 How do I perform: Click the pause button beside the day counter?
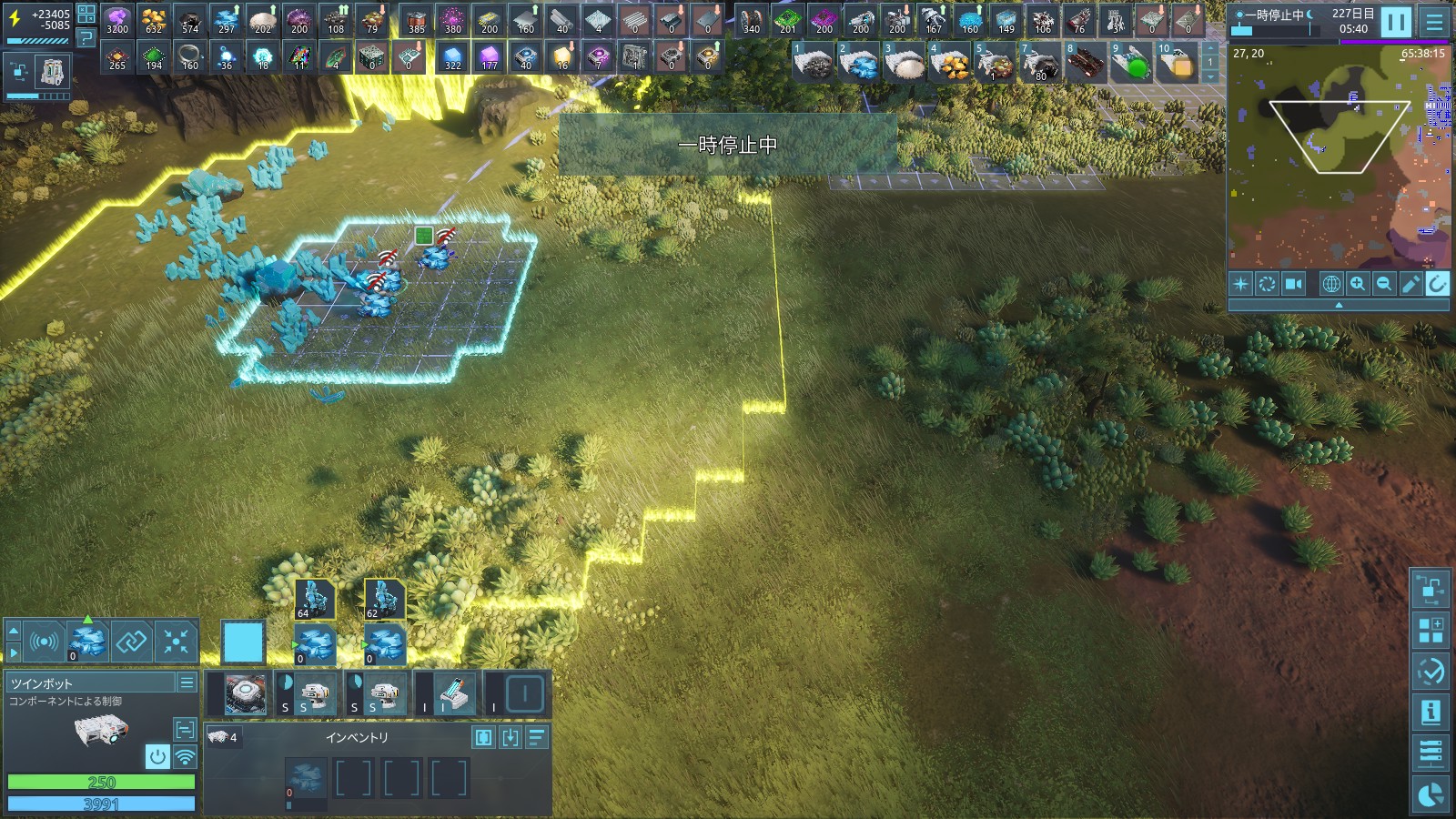point(1395,21)
